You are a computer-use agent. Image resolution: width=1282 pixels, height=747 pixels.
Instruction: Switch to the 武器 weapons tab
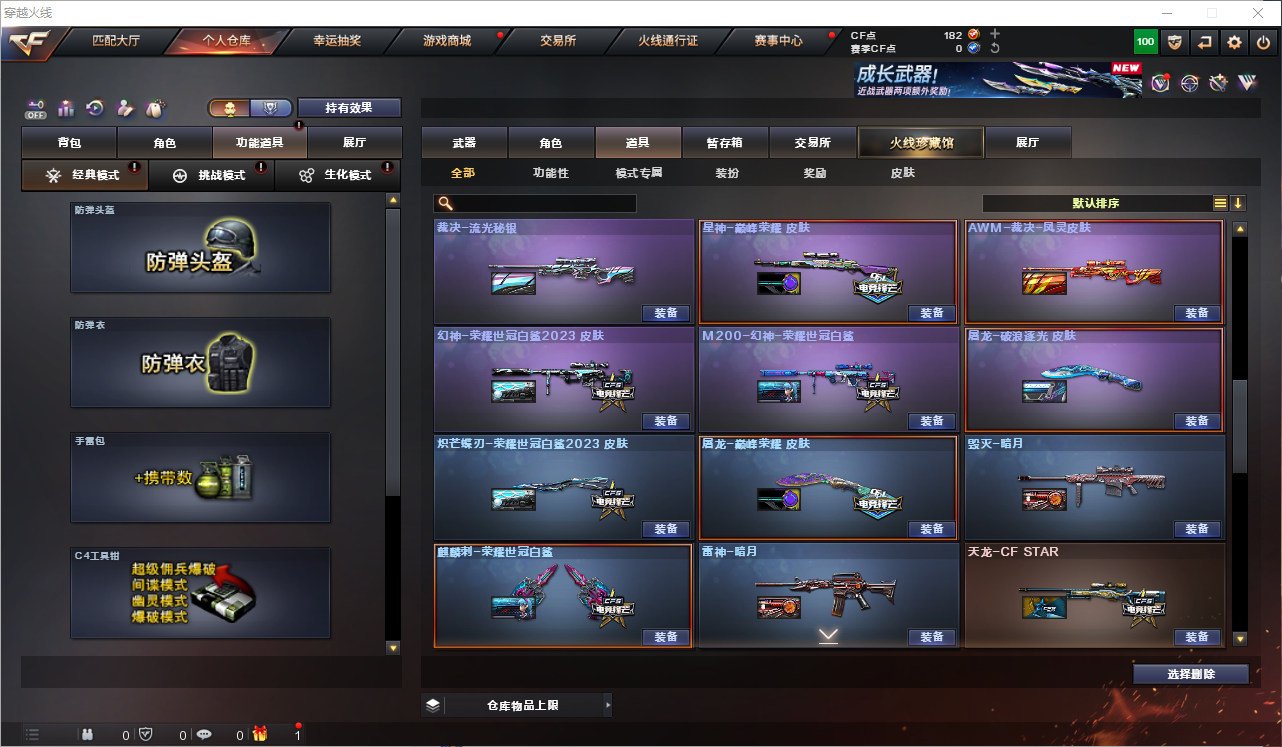coord(464,143)
